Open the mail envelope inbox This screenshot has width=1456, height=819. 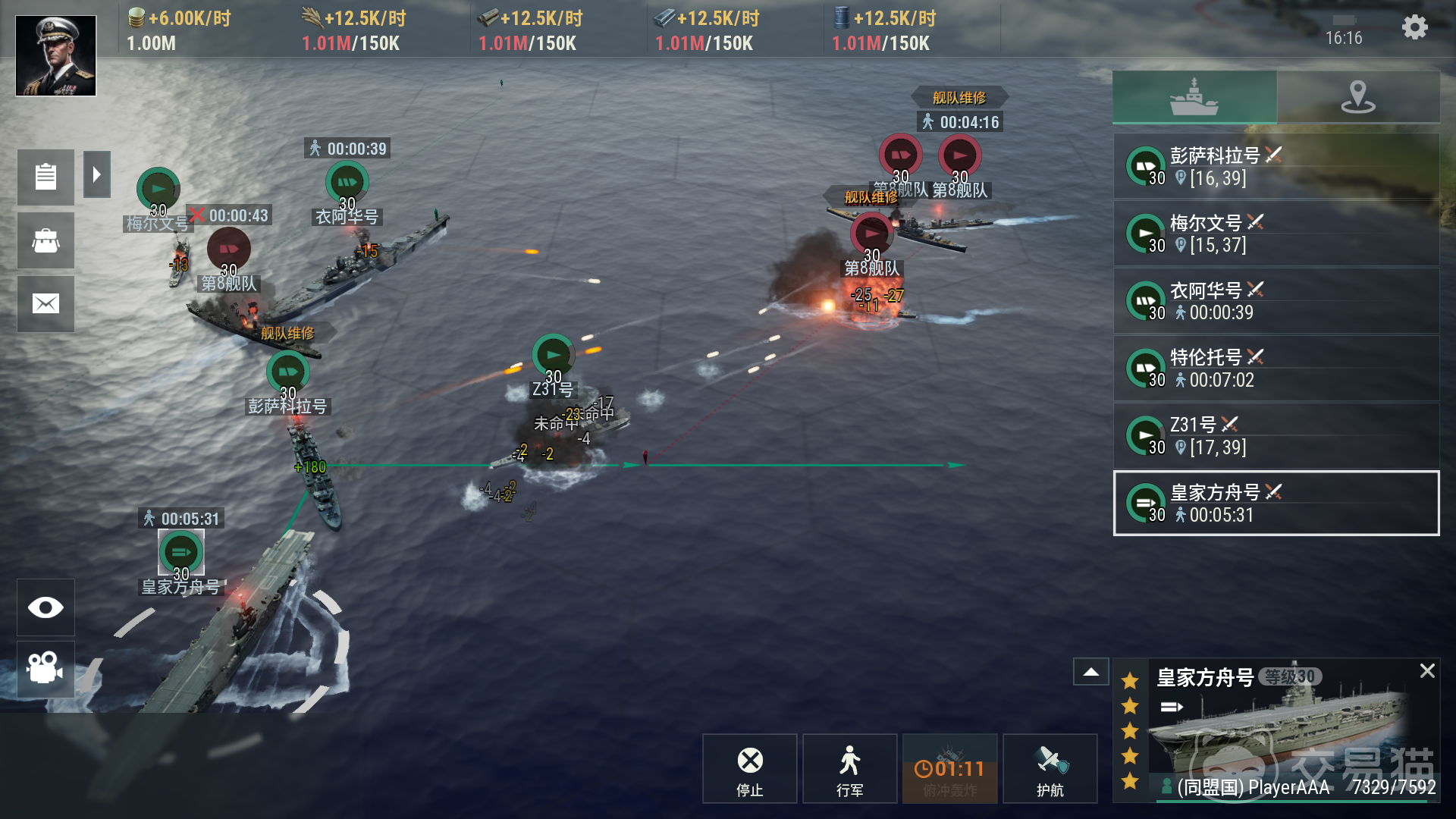coord(45,304)
